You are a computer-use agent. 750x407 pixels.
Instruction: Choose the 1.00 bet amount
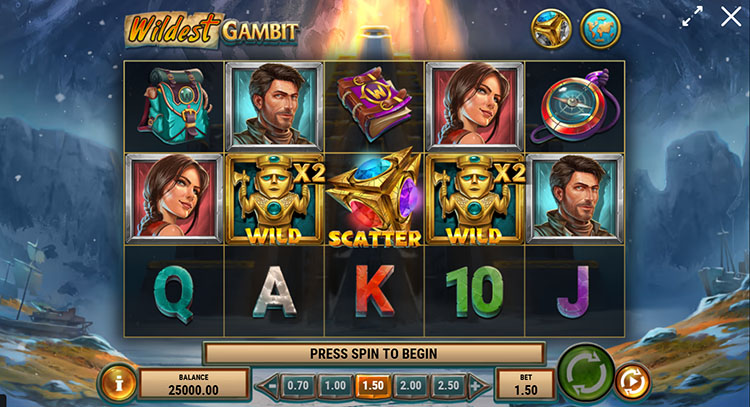pyautogui.click(x=336, y=385)
